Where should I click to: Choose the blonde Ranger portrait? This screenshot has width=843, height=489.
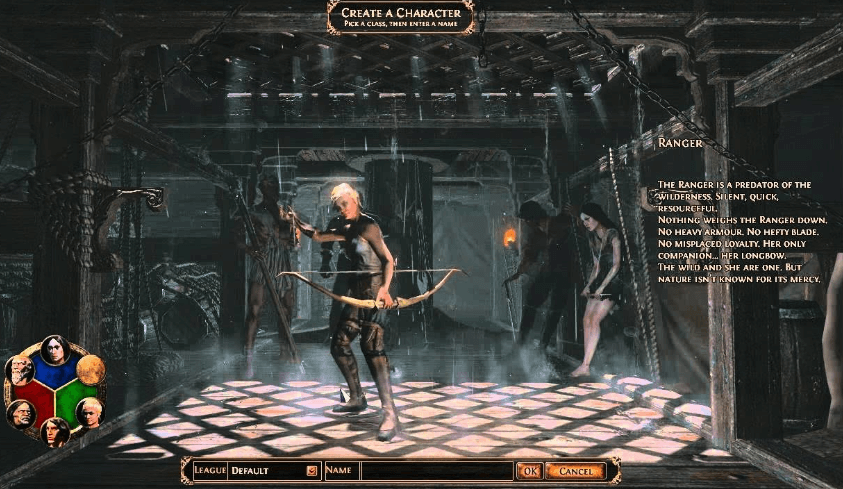click(89, 413)
